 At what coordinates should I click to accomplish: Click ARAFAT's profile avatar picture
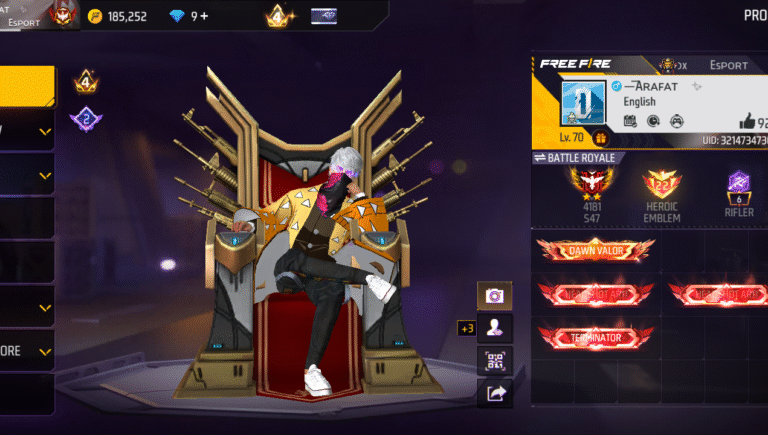tap(582, 103)
